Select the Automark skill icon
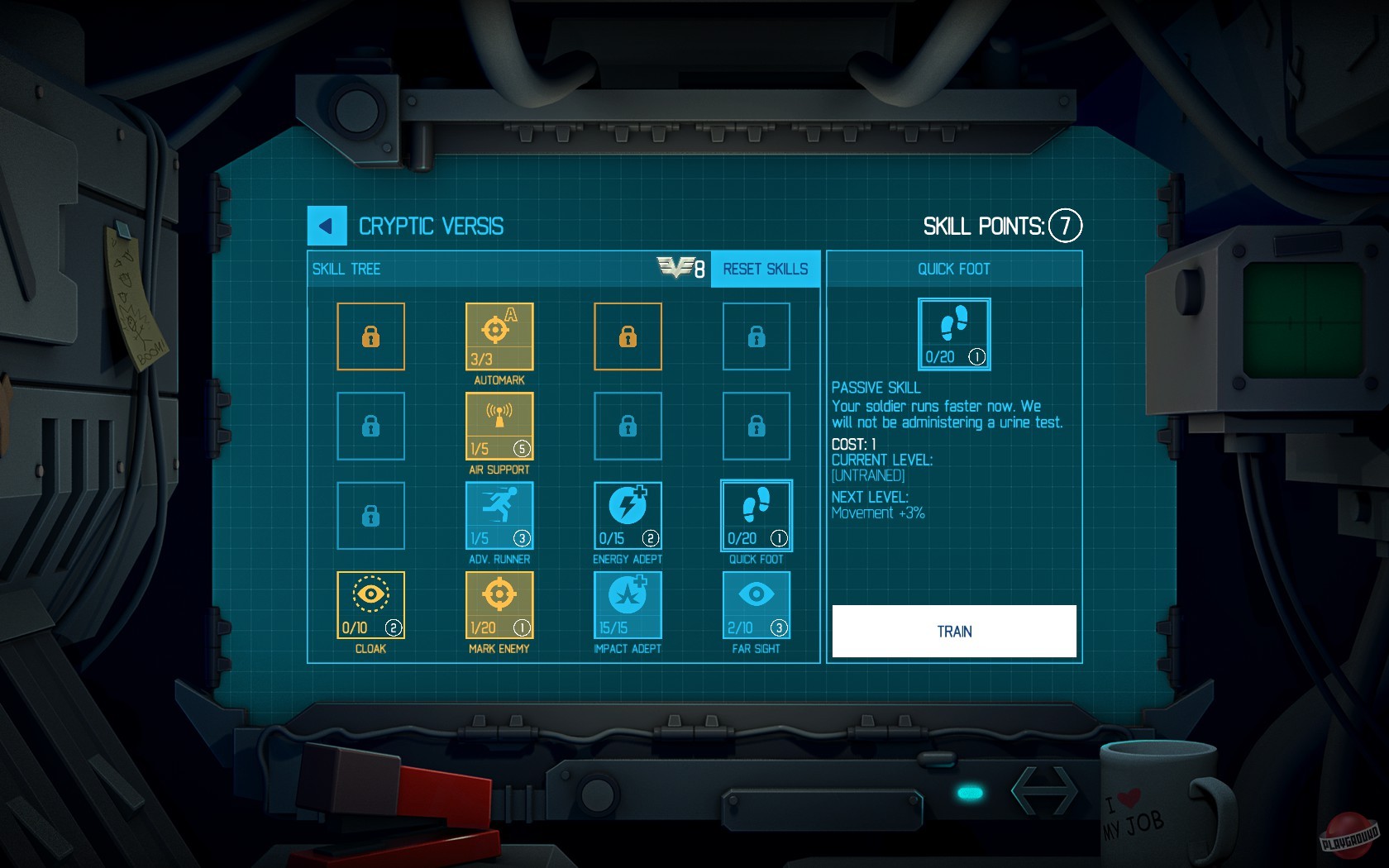1389x868 pixels. click(x=499, y=336)
